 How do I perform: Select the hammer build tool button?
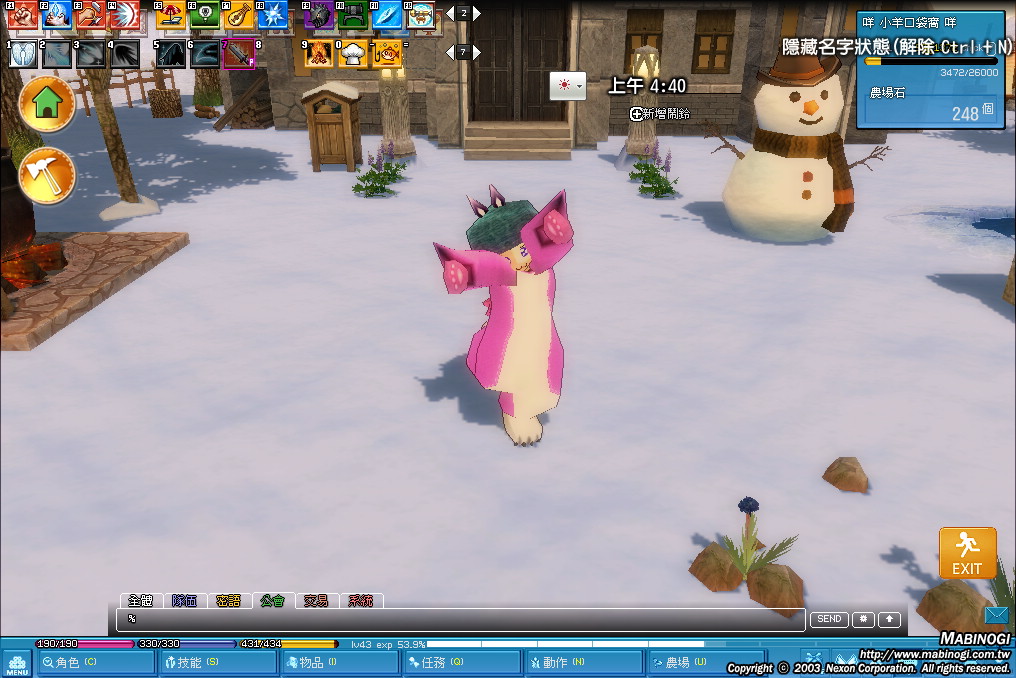47,175
